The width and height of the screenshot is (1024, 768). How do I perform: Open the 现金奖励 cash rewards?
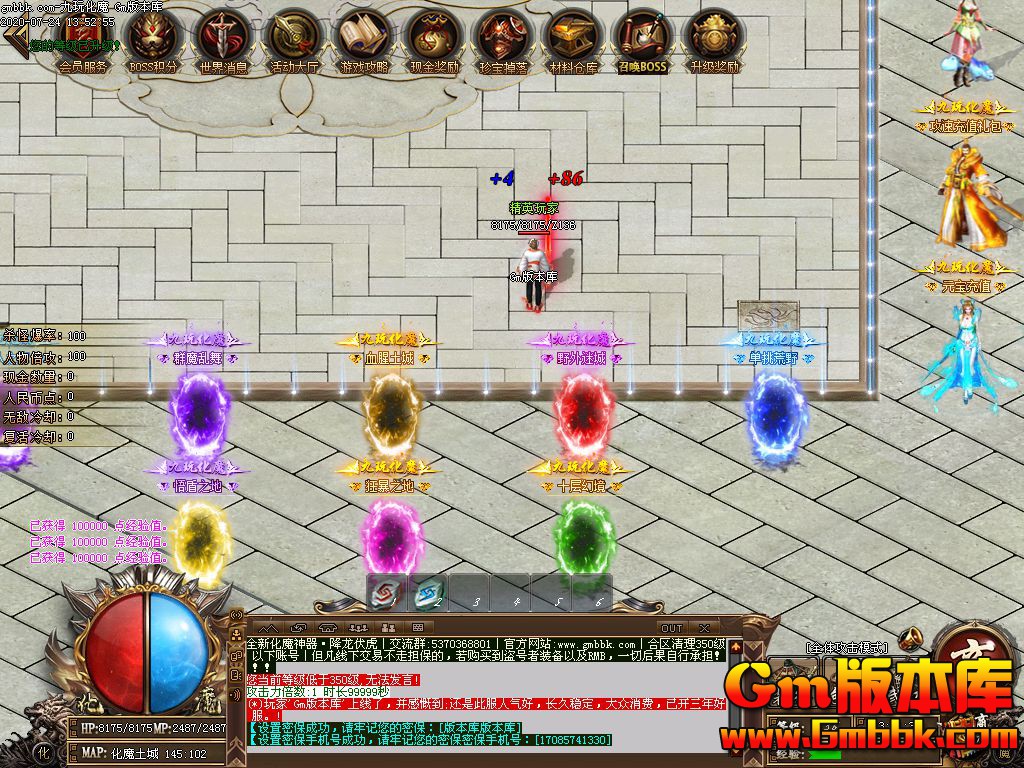click(x=434, y=41)
